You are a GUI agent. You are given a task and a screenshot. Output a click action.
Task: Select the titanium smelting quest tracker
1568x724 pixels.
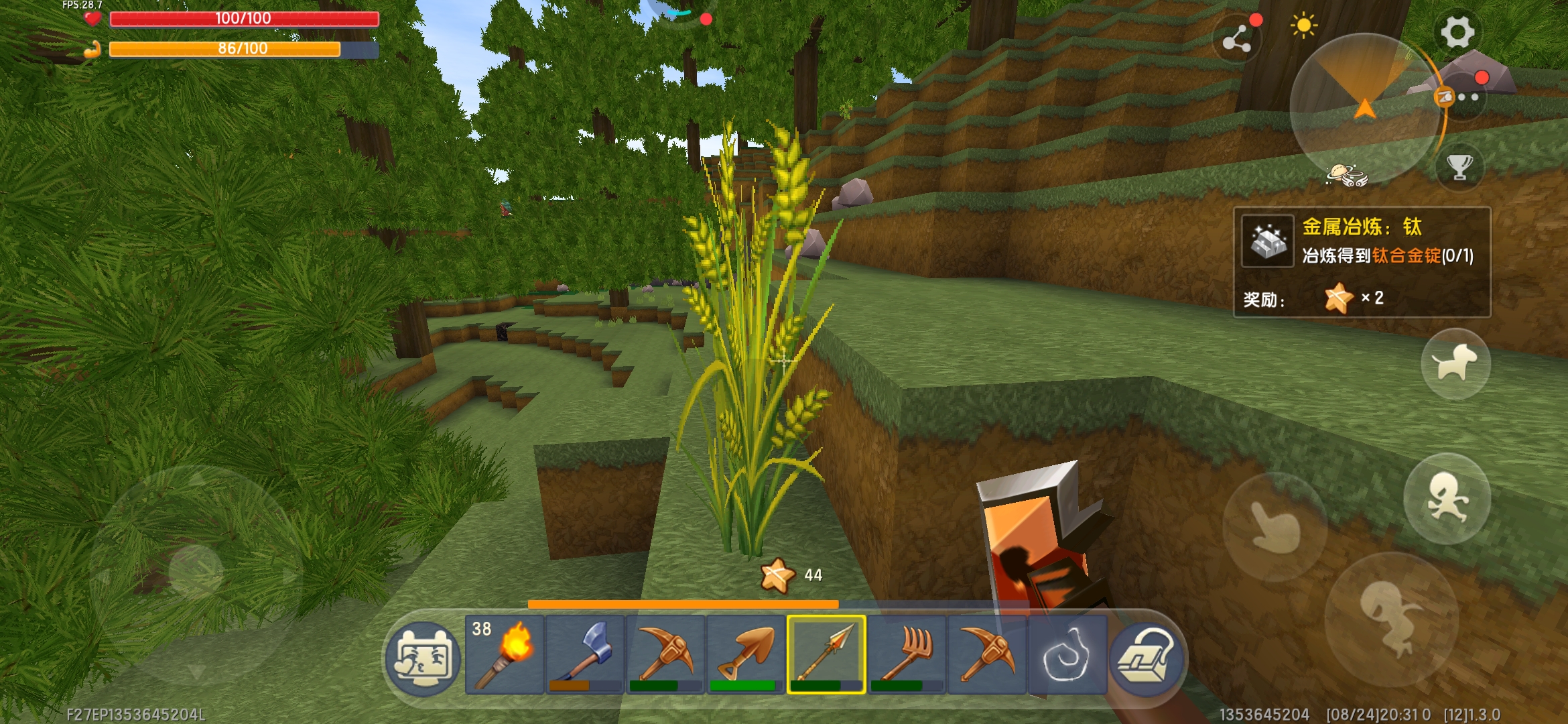tap(1362, 261)
